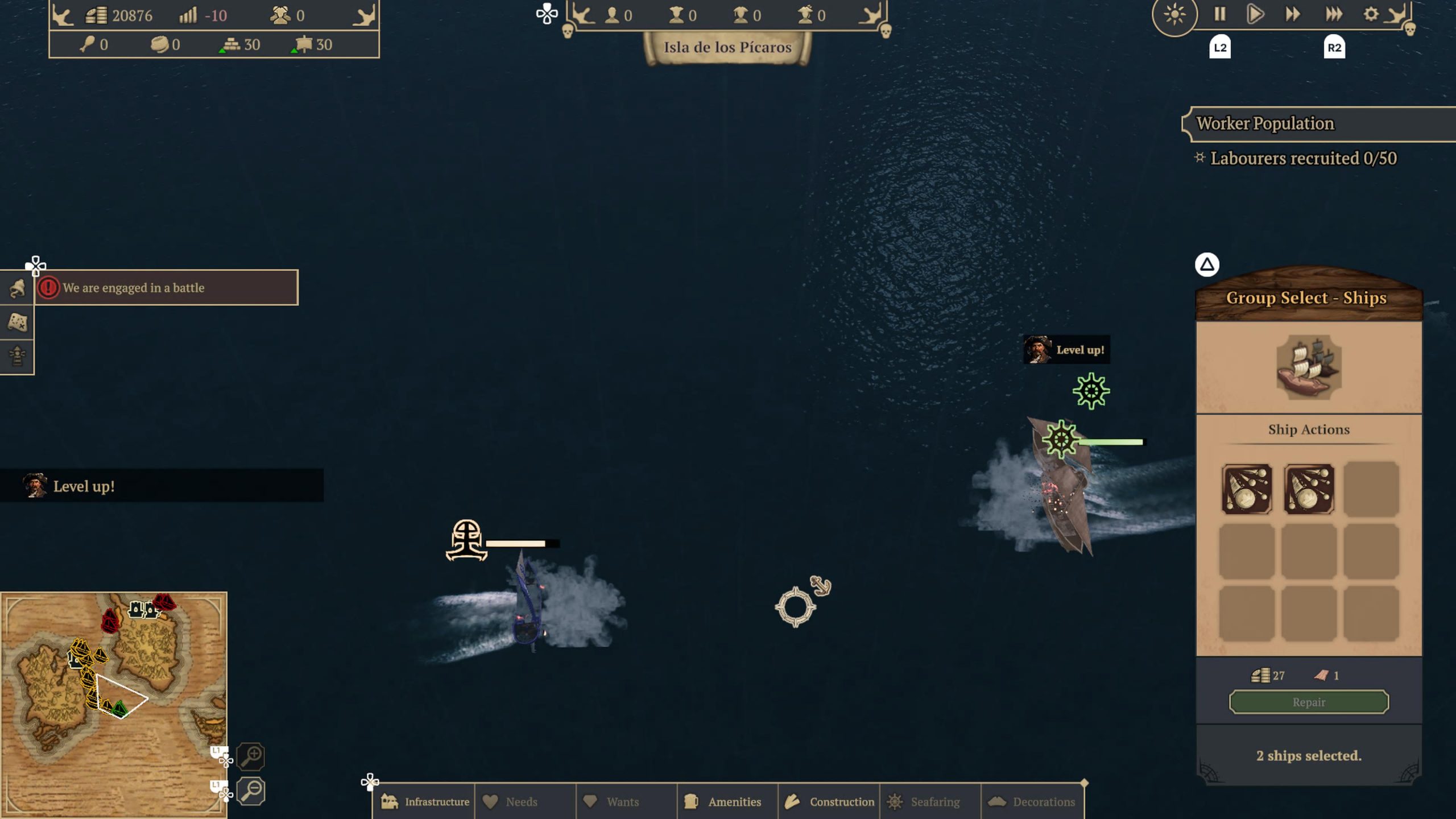
Task: Zoom out the minimap
Action: pyautogui.click(x=251, y=790)
